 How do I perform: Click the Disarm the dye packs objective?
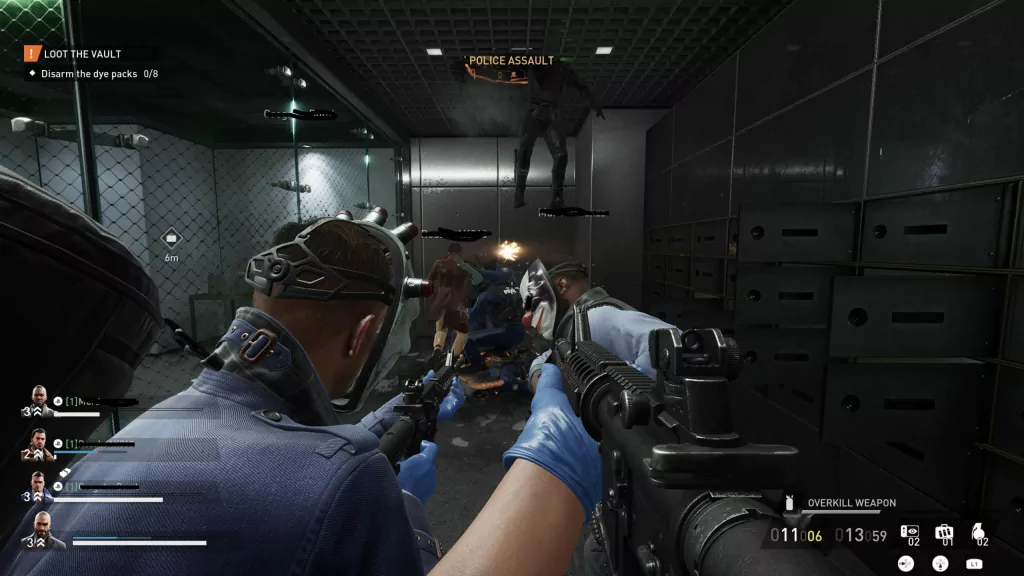[x=90, y=74]
